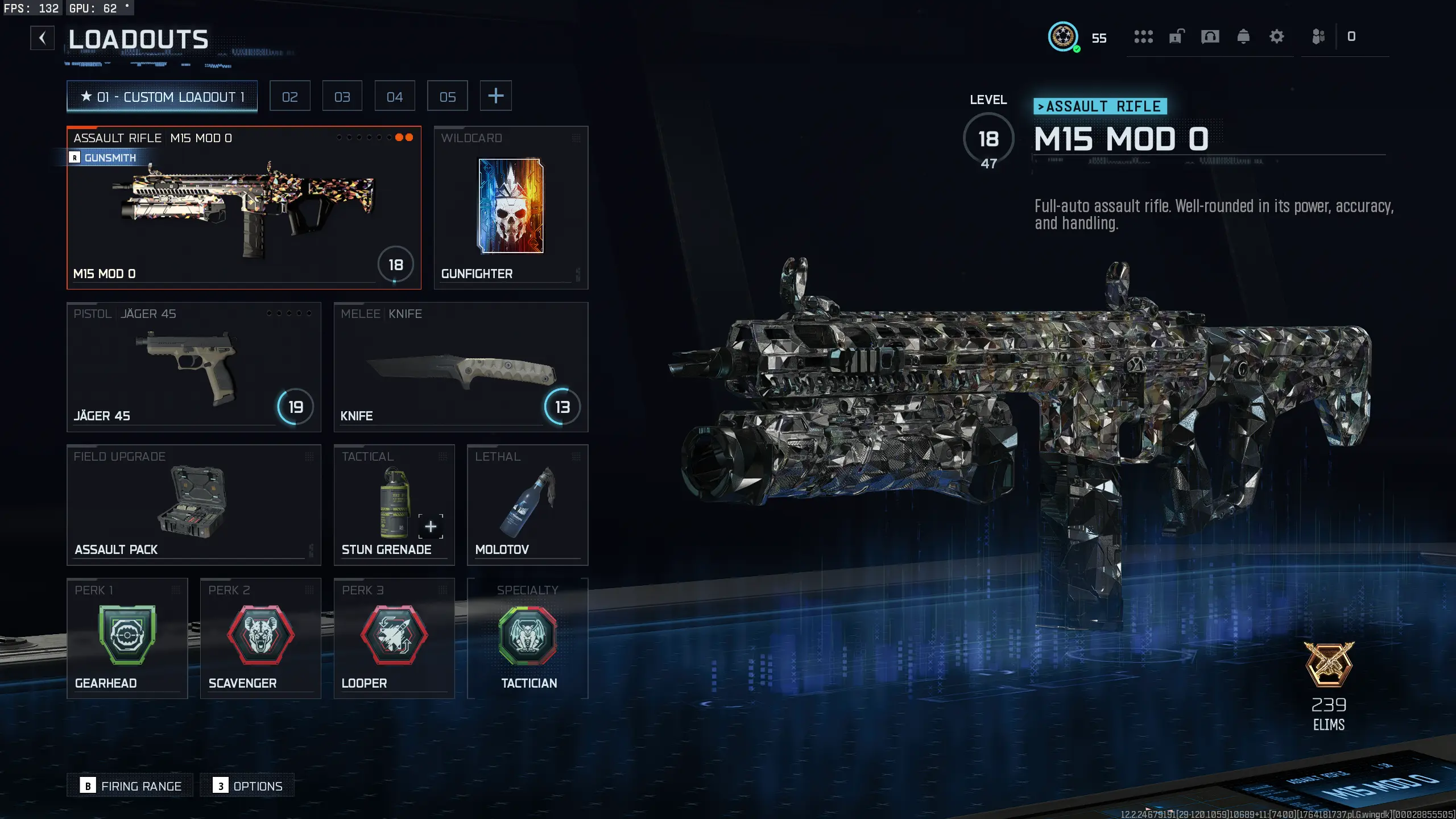Select the Stun Grenade tactical slot
The image size is (1456, 819).
394,504
